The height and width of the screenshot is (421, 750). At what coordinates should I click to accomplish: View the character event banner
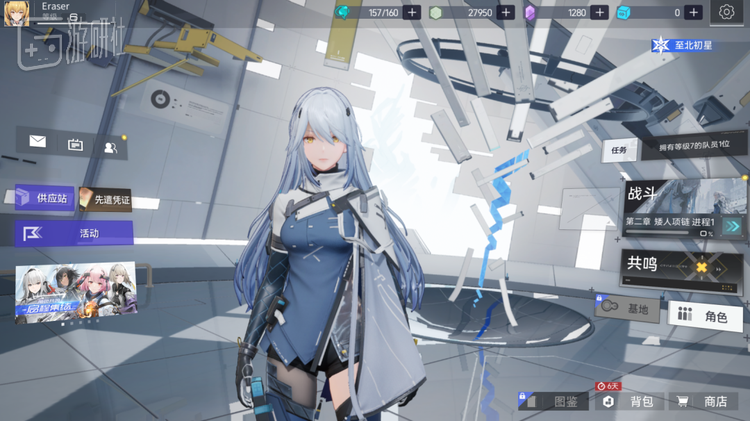click(75, 292)
